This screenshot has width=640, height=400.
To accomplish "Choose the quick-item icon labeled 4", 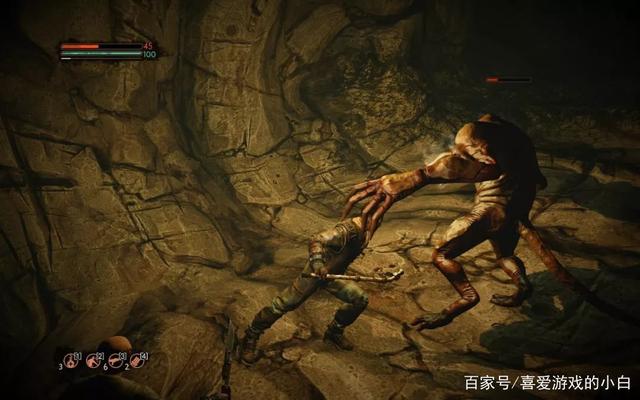I will point(138,360).
